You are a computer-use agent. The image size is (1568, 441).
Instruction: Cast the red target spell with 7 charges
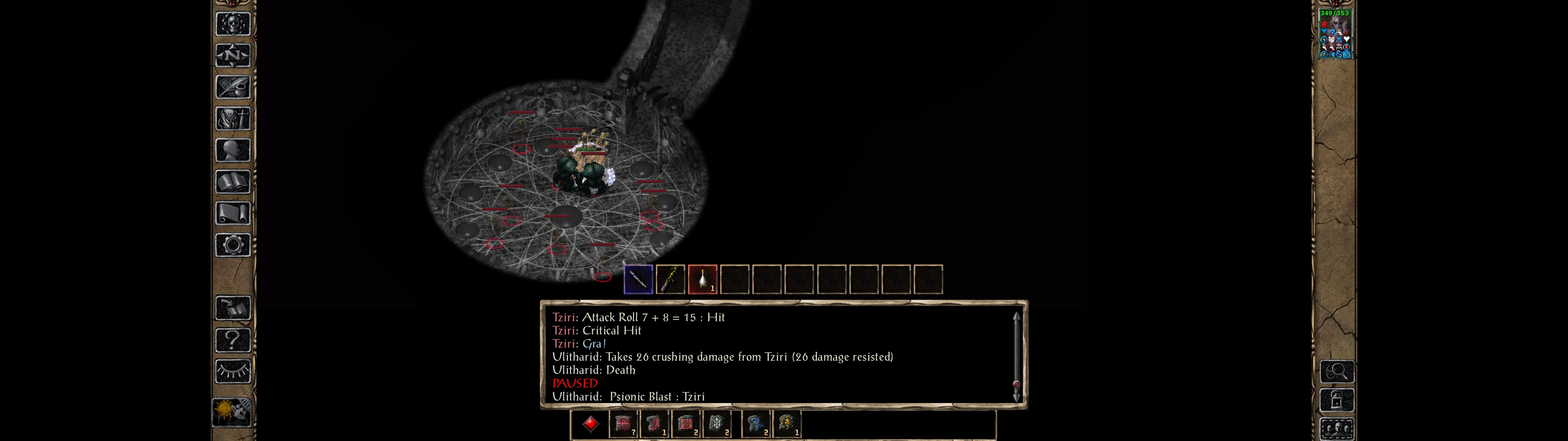click(623, 424)
